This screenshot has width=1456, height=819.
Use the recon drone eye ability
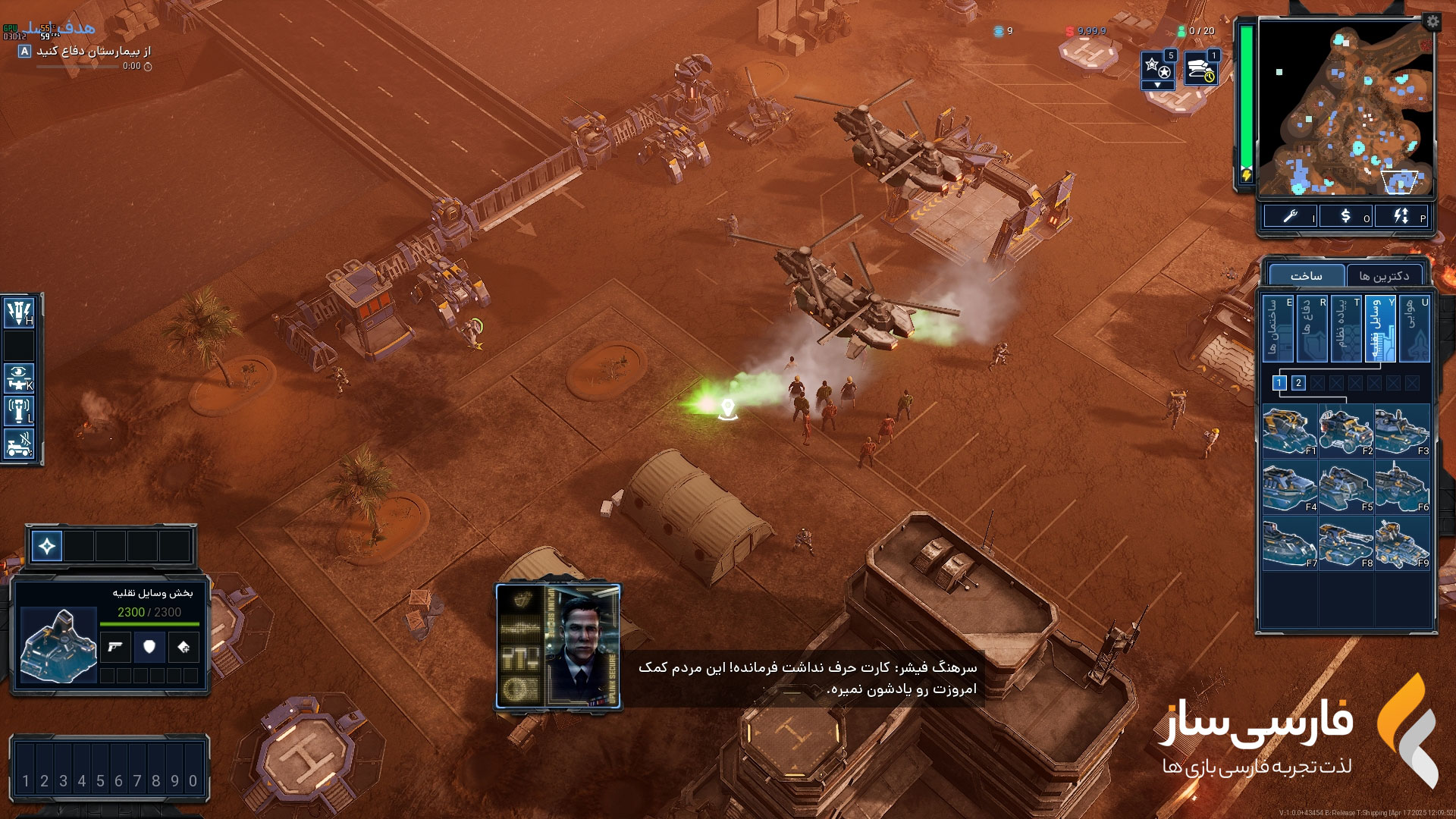(19, 376)
